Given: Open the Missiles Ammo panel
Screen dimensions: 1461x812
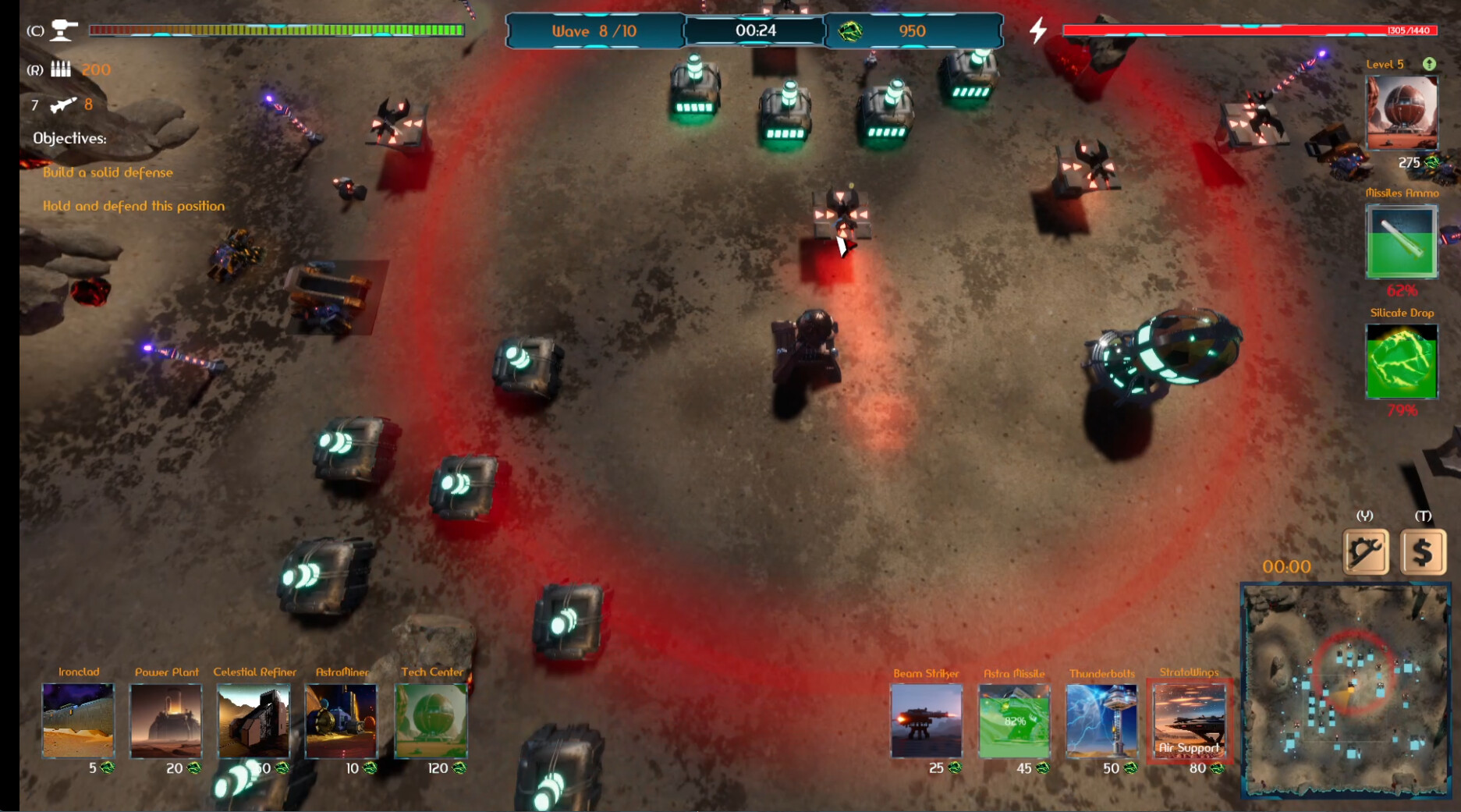Looking at the screenshot, I should pos(1401,242).
